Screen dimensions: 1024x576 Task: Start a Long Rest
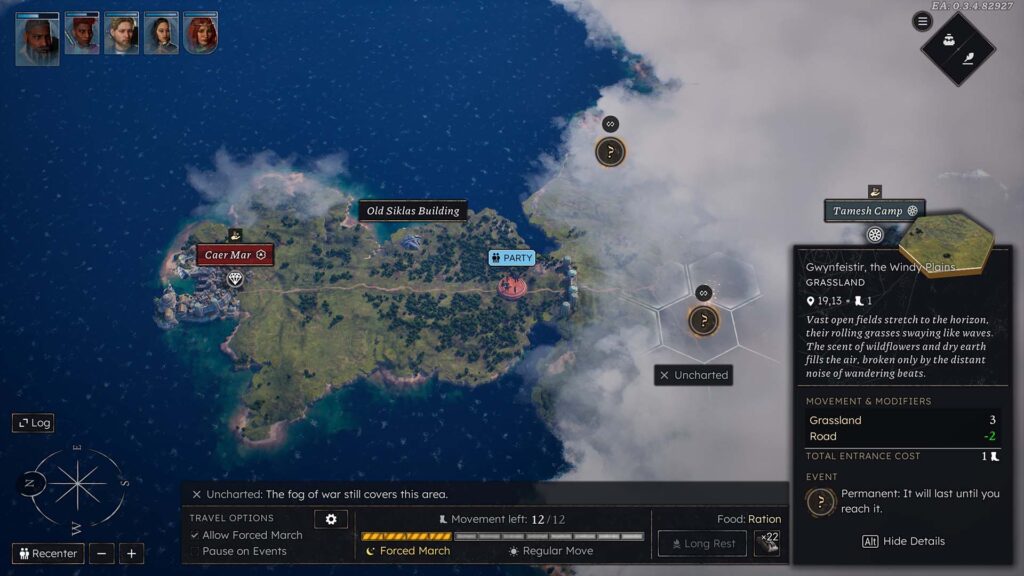pos(701,544)
